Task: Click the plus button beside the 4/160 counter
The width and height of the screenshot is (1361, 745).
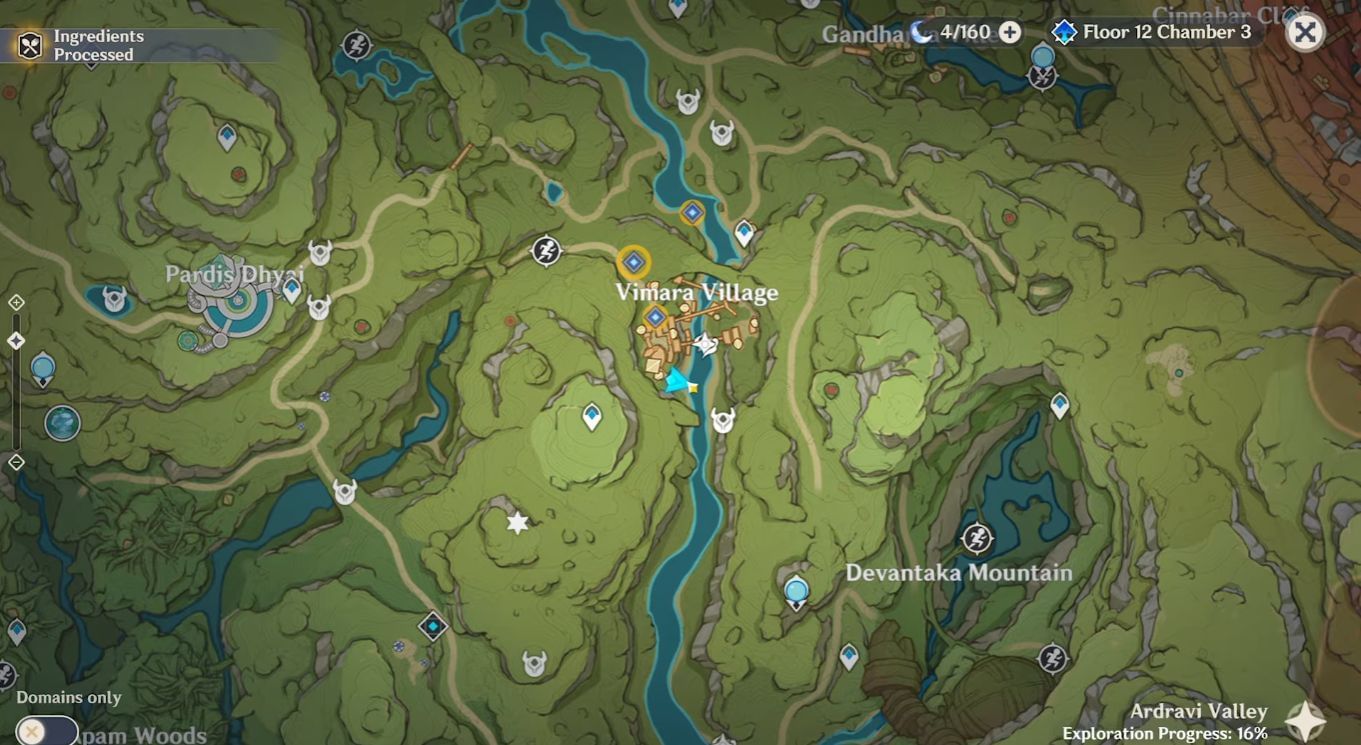Action: tap(1012, 31)
